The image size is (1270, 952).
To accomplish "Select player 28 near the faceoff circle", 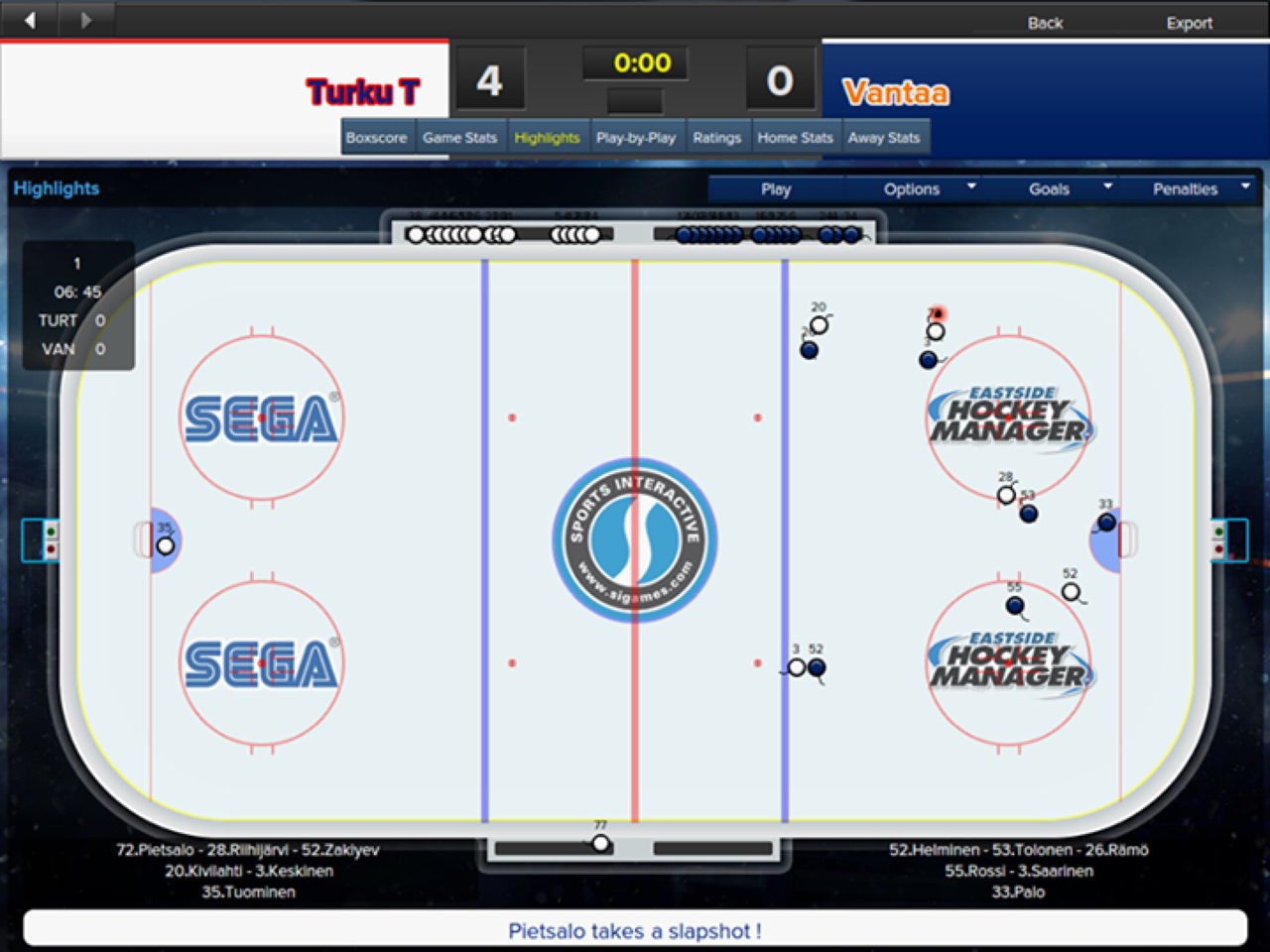I will pyautogui.click(x=1006, y=491).
